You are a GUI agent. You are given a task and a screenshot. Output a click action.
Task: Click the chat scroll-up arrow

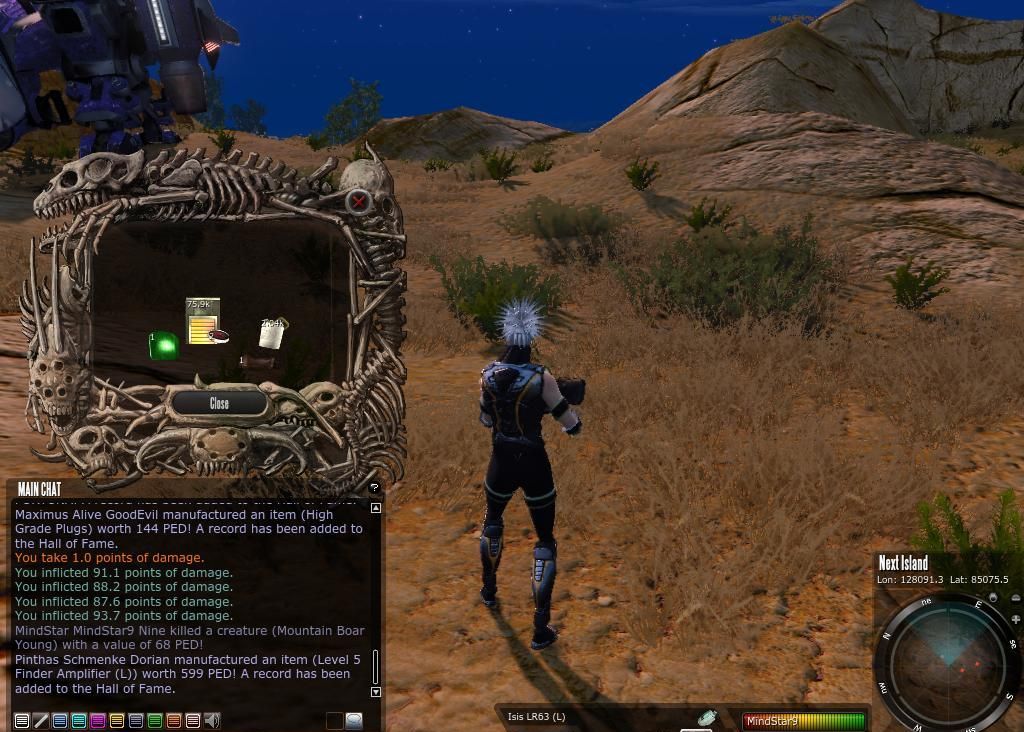[376, 508]
